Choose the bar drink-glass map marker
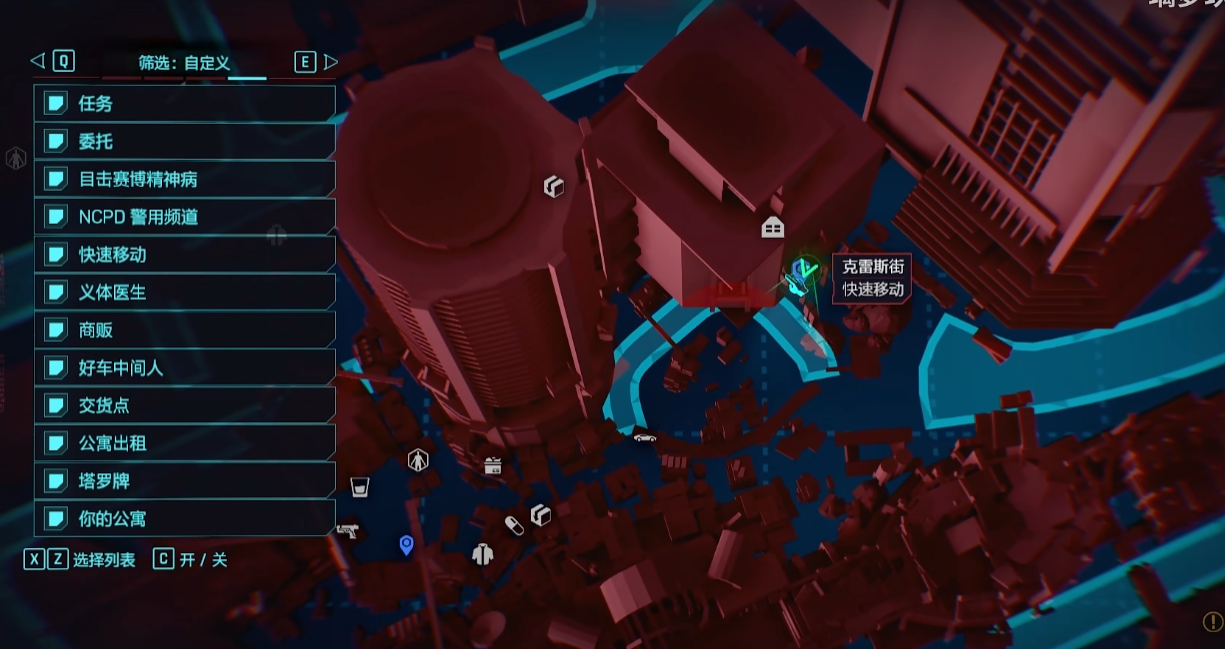This screenshot has width=1225, height=649. pyautogui.click(x=360, y=487)
